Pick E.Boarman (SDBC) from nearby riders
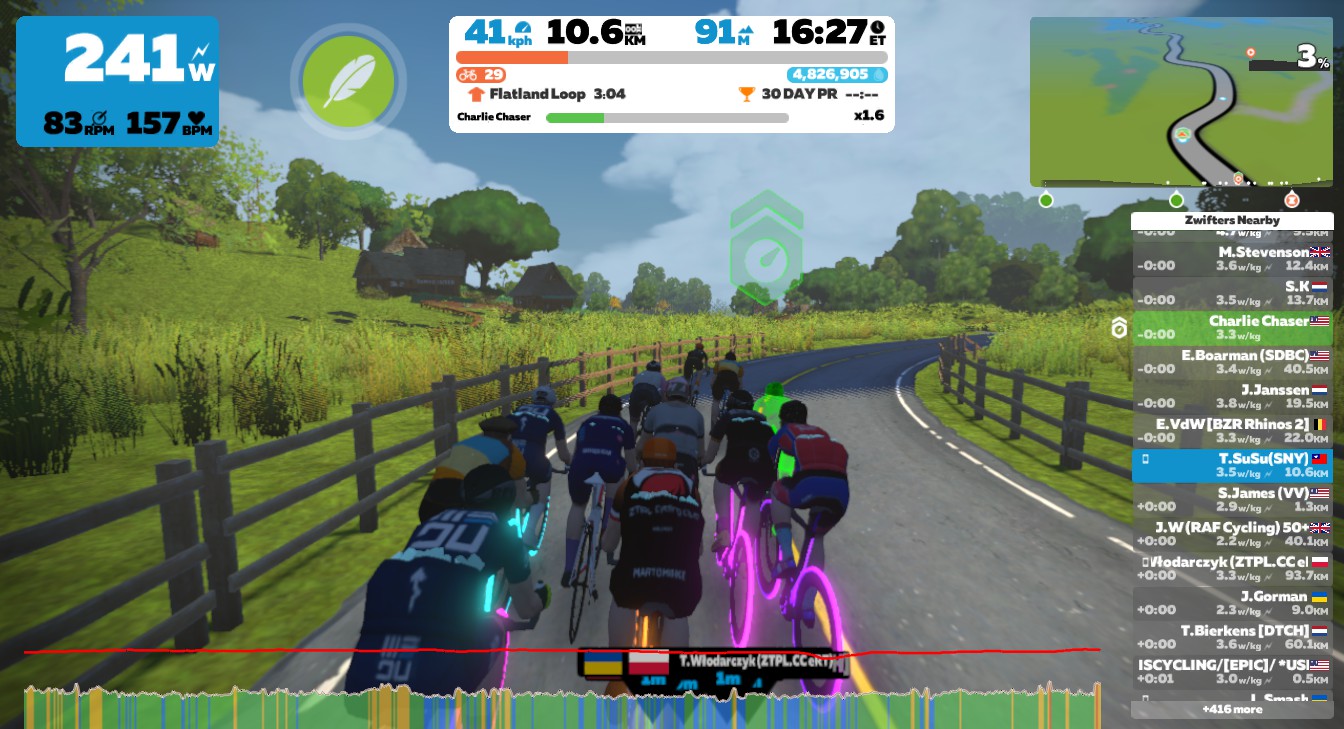This screenshot has width=1344, height=729. (1232, 362)
